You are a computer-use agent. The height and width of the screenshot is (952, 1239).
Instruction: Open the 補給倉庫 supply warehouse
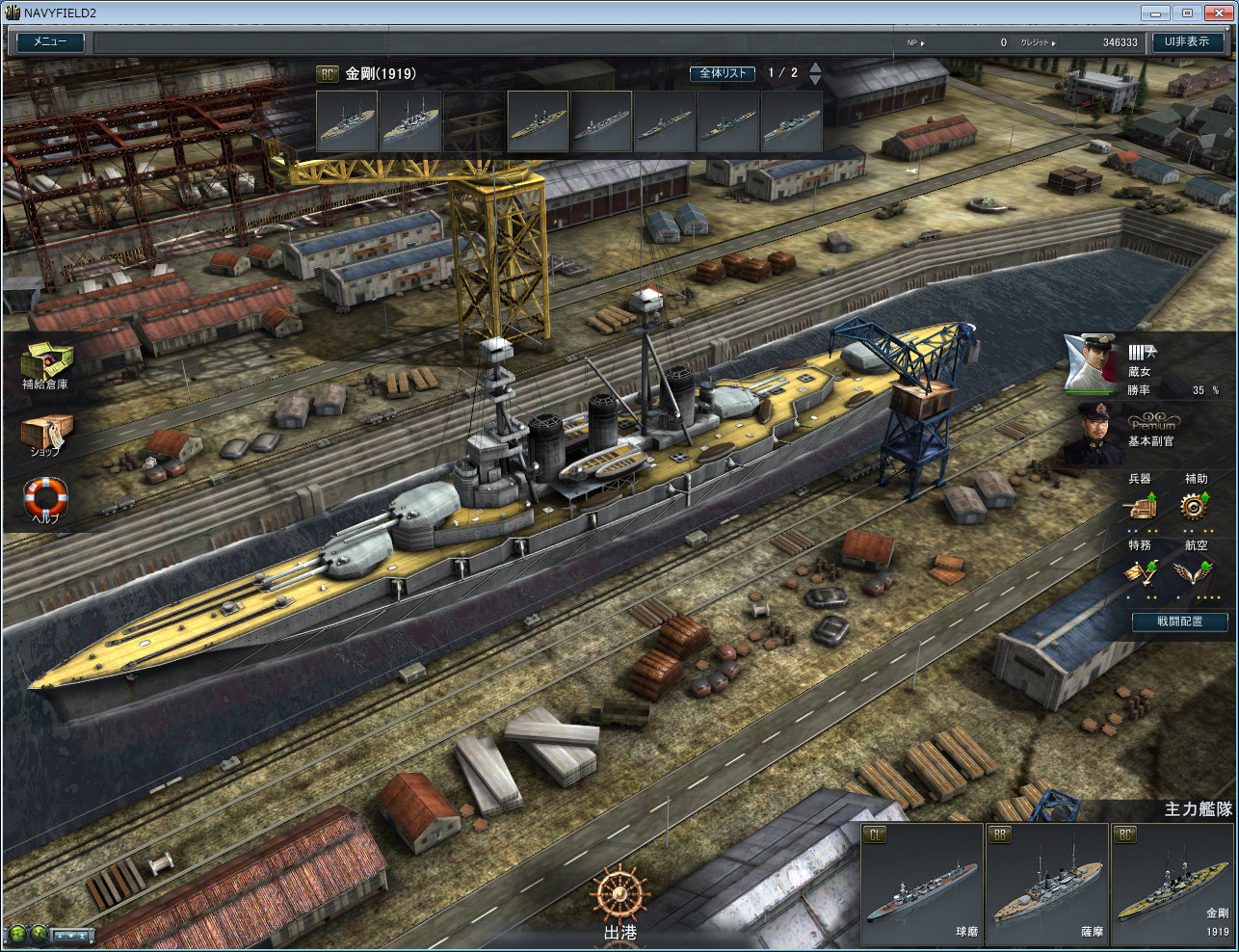click(46, 362)
